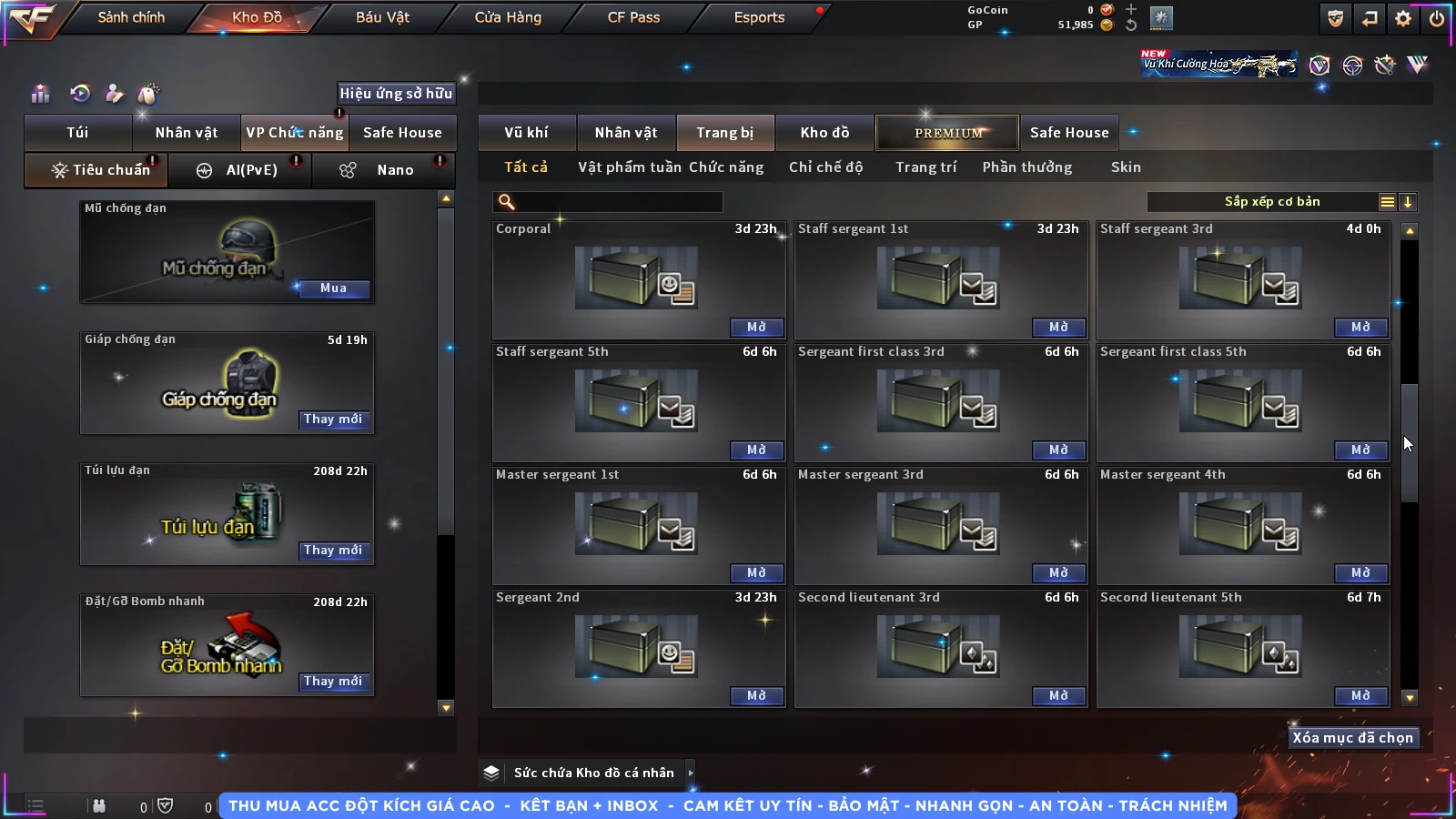Image resolution: width=1456 pixels, height=819 pixels.
Task: Switch to the PREMIUM tab
Action: [x=947, y=133]
